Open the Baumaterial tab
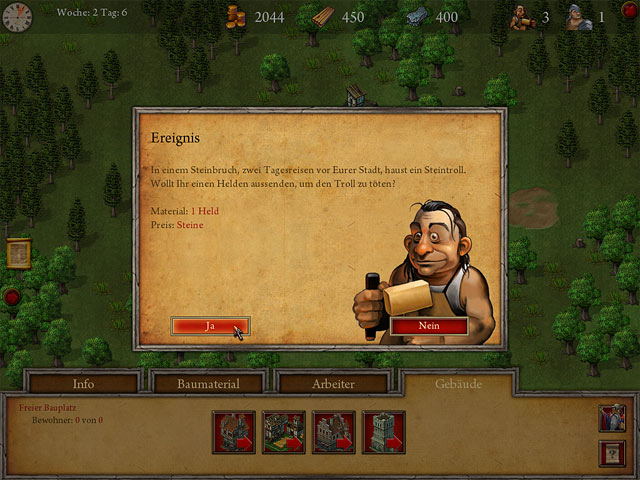The height and width of the screenshot is (480, 640). pyautogui.click(x=207, y=383)
